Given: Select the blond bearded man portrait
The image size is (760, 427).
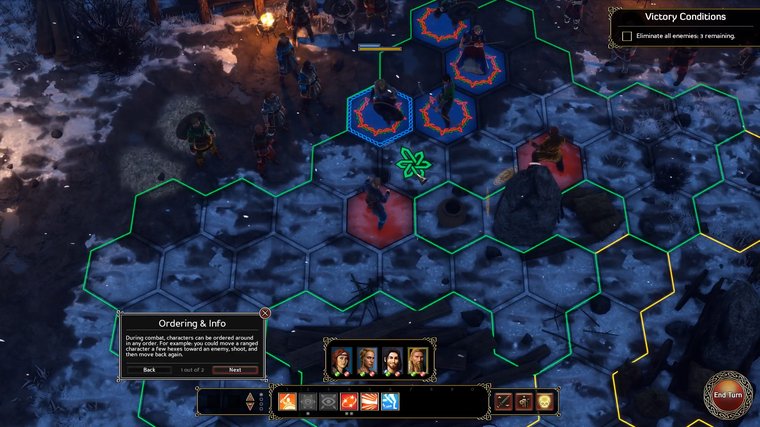Looking at the screenshot, I should click(x=418, y=360).
